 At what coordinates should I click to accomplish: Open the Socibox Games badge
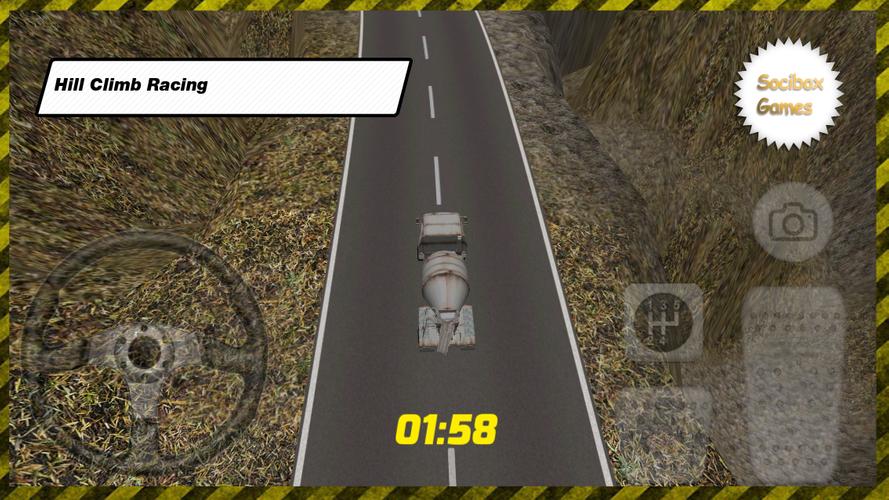click(x=789, y=95)
